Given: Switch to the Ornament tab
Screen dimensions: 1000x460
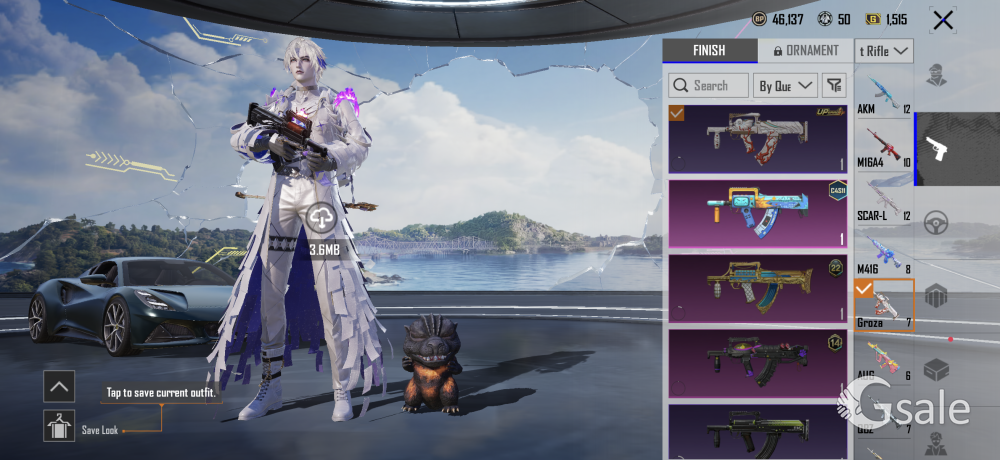Looking at the screenshot, I should [x=798, y=51].
